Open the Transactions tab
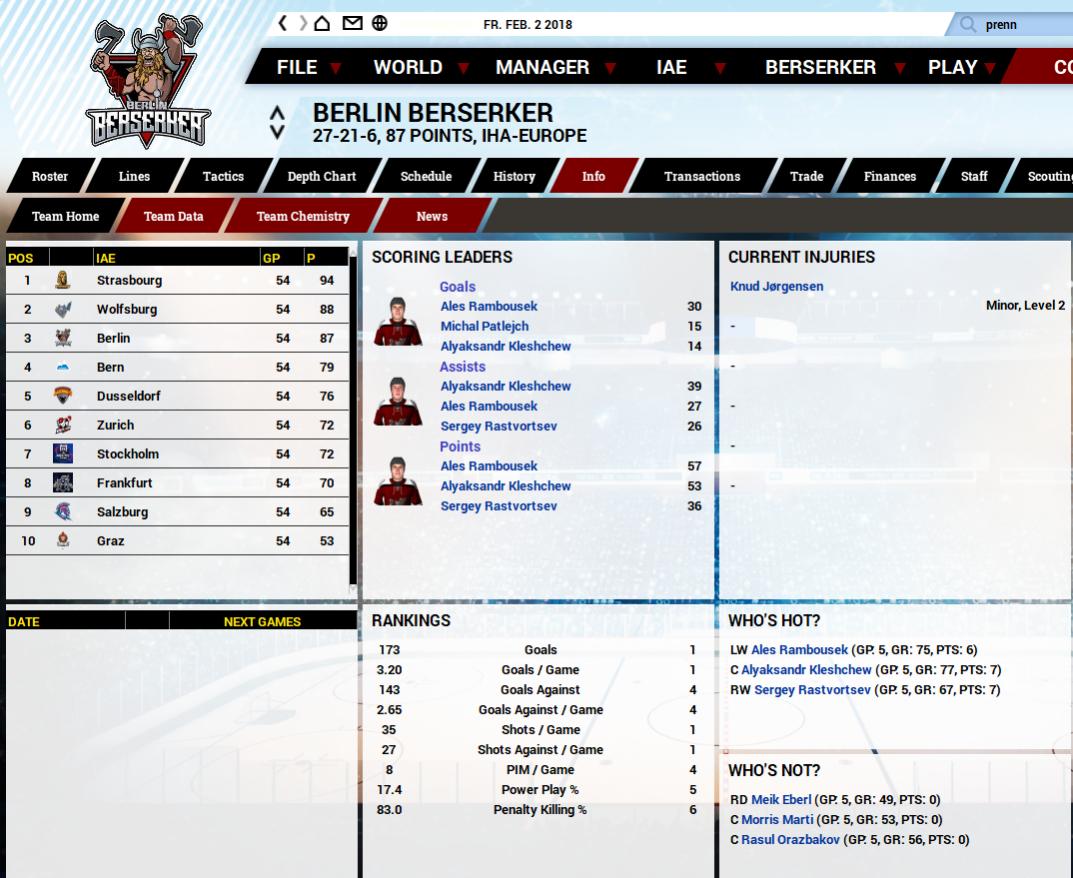 pos(702,177)
